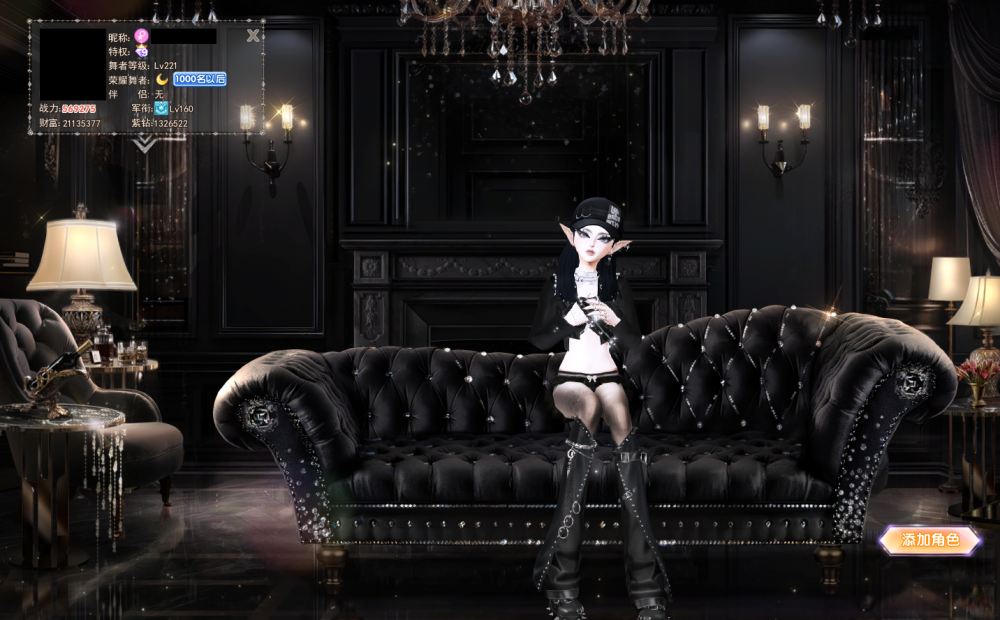The height and width of the screenshot is (620, 1000).
Task: Close the player info panel
Action: 253,36
